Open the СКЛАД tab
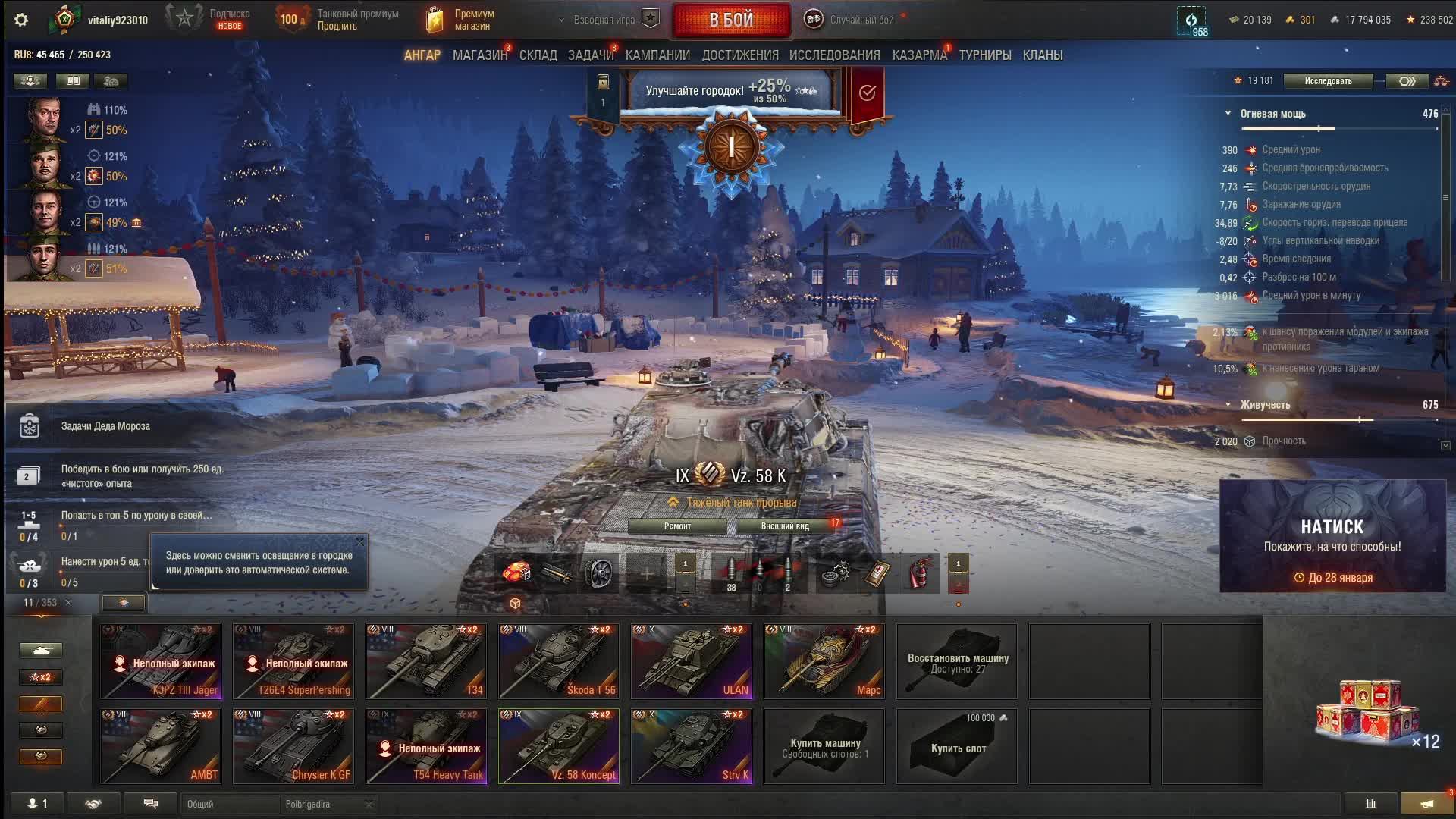Viewport: 1456px width, 819px height. [x=538, y=55]
